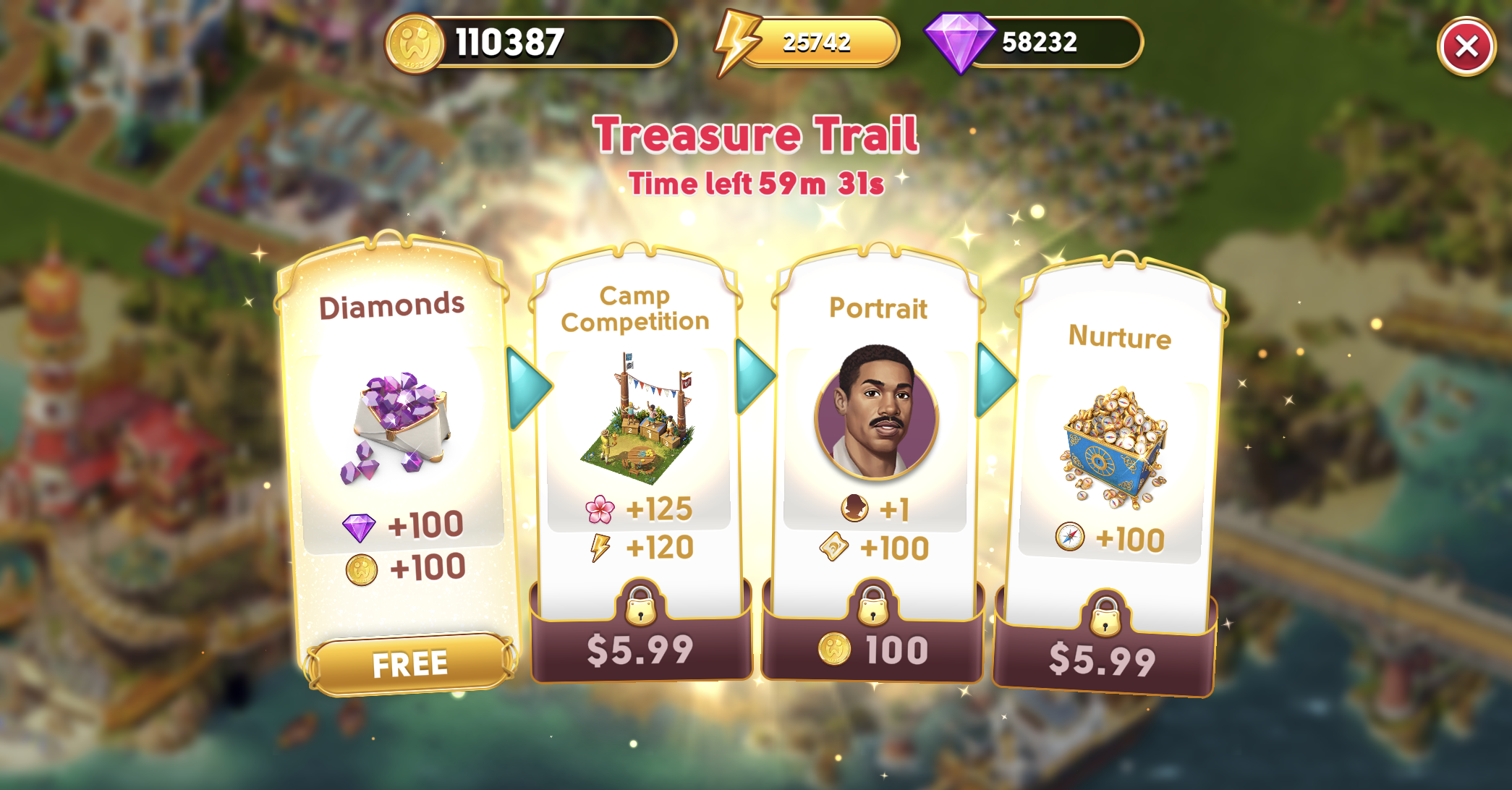The image size is (1512, 790).
Task: Buy Camp Competition for $5.99
Action: pyautogui.click(x=640, y=649)
